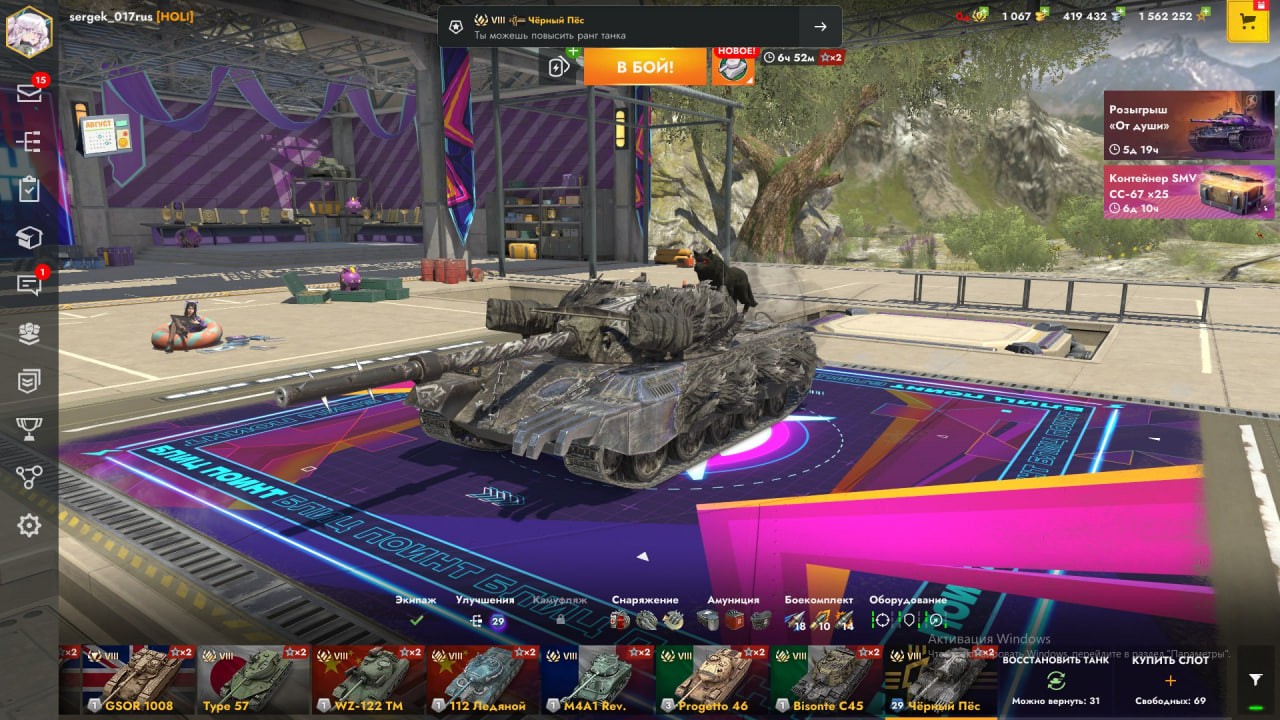Open the tank carousel filter
Image resolution: width=1280 pixels, height=720 pixels.
point(1256,679)
